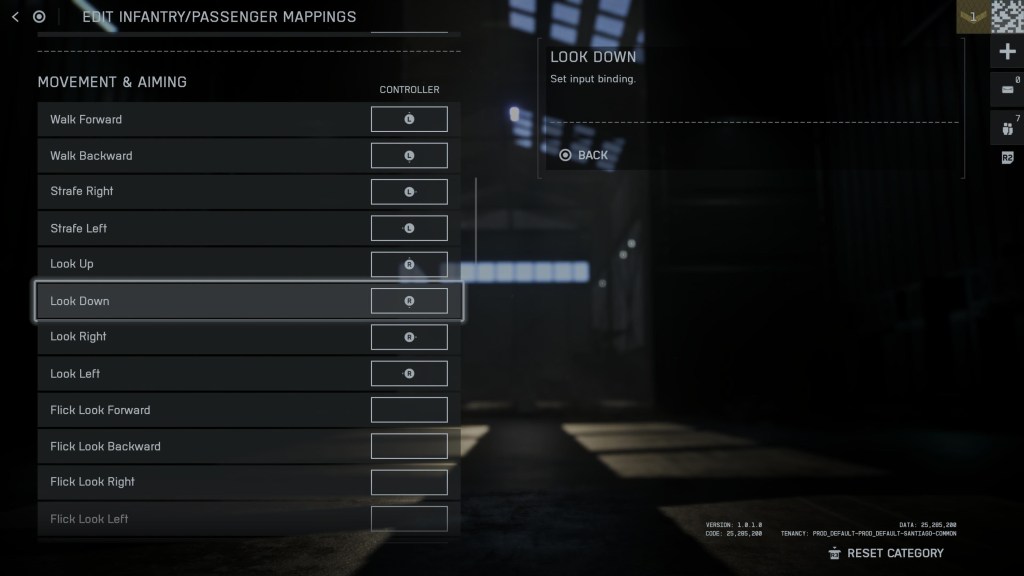This screenshot has width=1024, height=576.
Task: Open the plus icon on the right sidebar
Action: coord(1007,51)
